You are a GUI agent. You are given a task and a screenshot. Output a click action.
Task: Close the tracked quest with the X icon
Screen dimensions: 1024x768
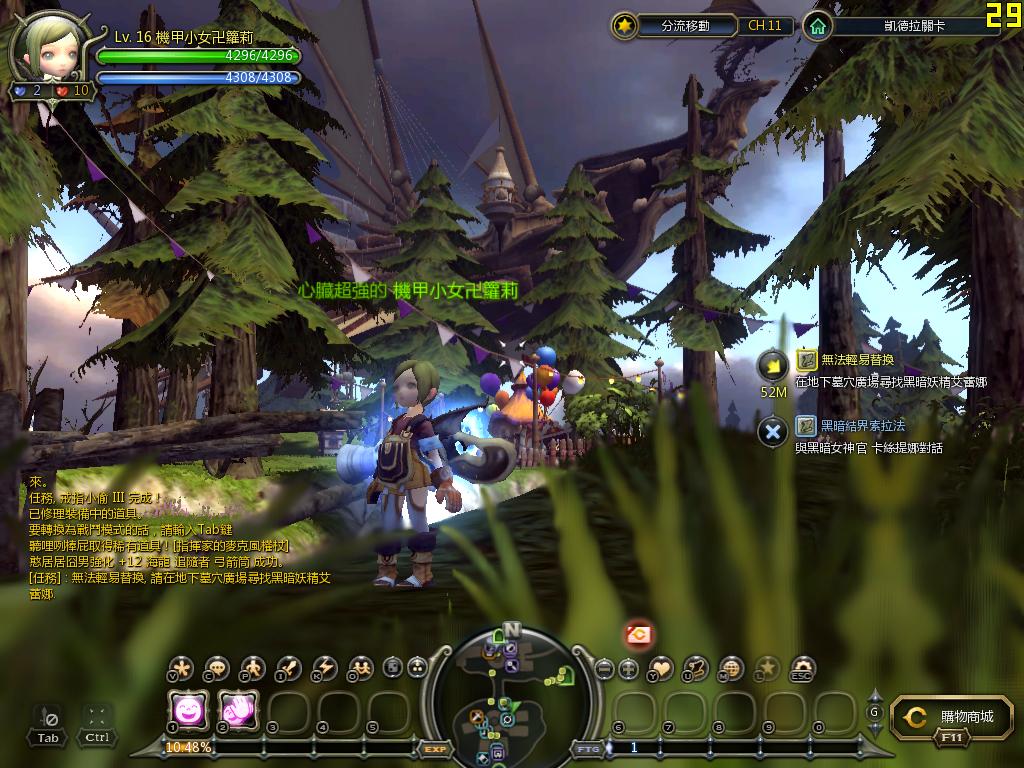click(772, 432)
